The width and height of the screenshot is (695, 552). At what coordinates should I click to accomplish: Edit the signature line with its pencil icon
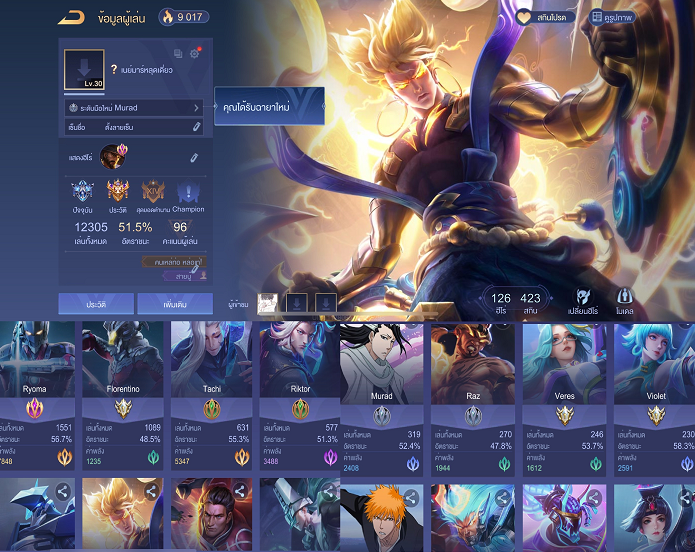coord(196,127)
